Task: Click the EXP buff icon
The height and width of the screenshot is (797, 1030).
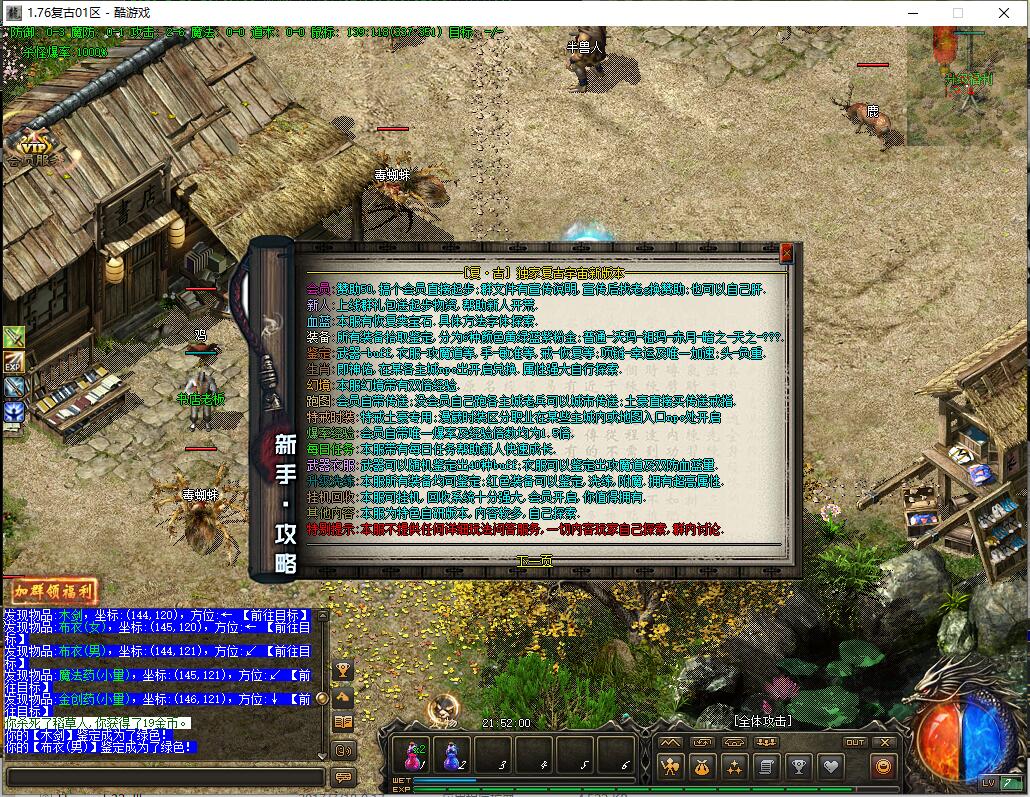Action: click(14, 362)
